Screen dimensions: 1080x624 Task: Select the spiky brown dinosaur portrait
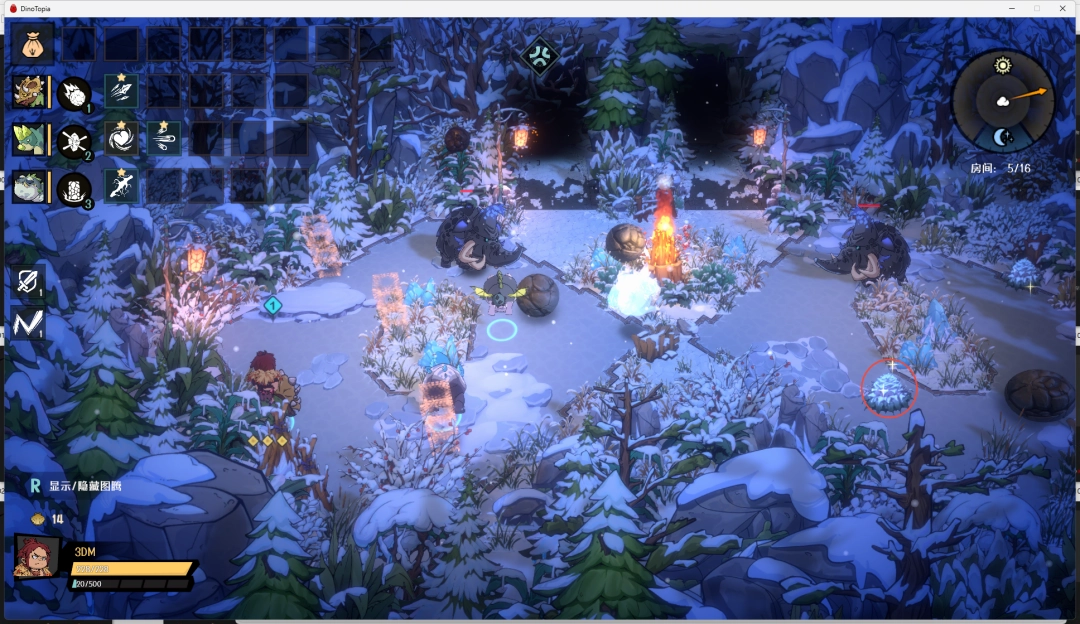[28, 92]
